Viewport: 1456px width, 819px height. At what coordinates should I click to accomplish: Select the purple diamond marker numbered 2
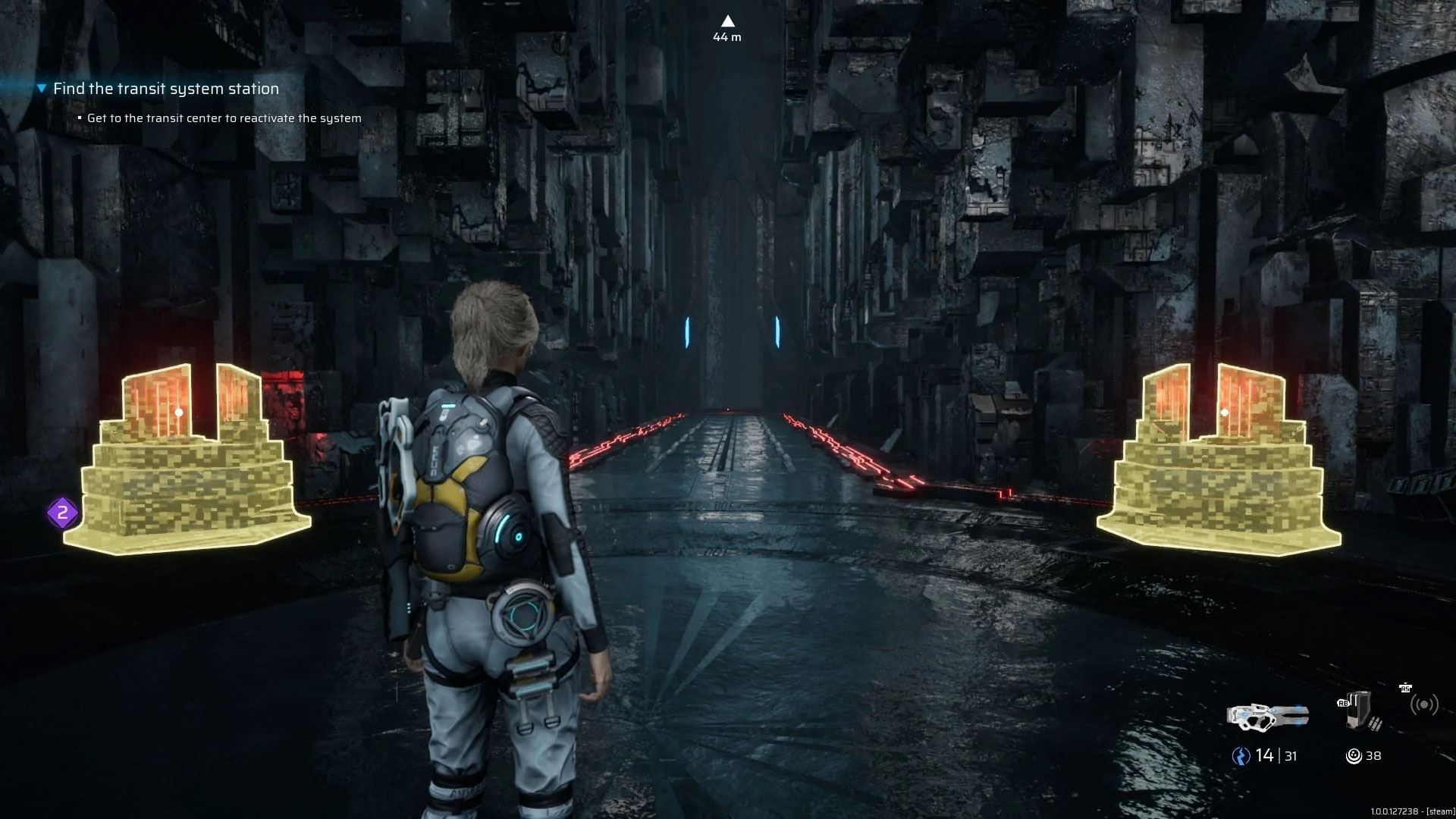coord(63,513)
